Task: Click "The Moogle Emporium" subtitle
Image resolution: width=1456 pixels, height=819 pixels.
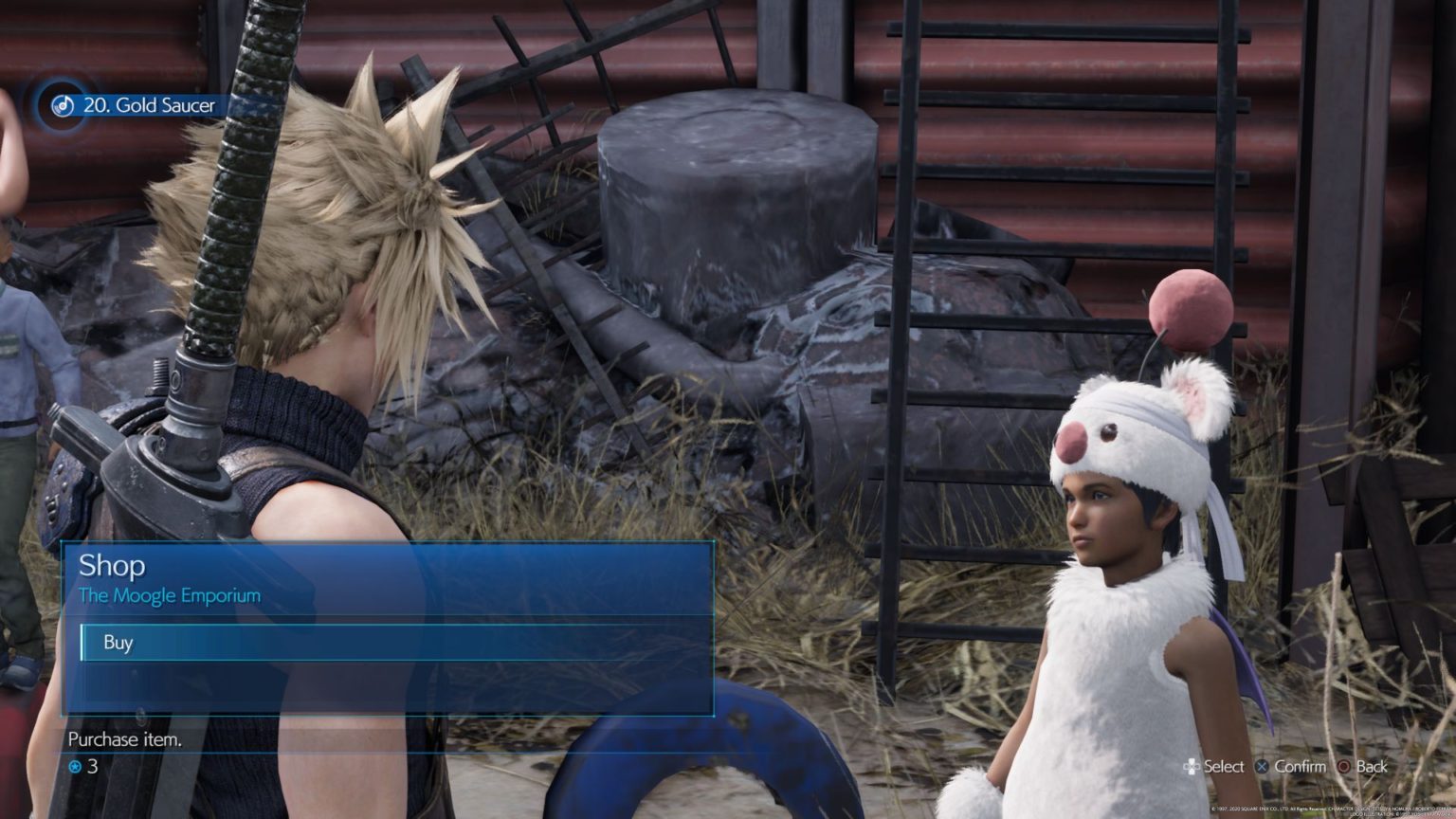Action: click(x=169, y=596)
